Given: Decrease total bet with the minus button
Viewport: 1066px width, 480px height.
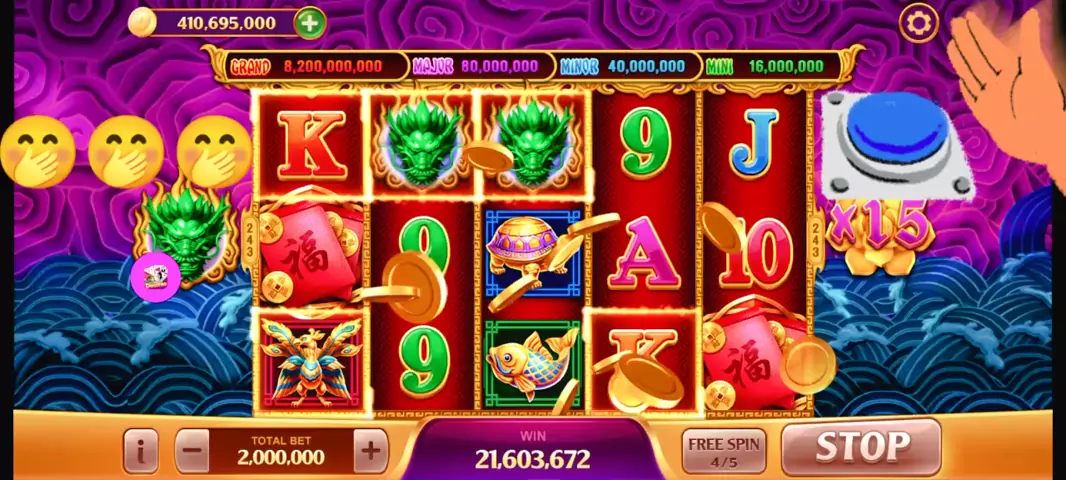Looking at the screenshot, I should (x=193, y=452).
